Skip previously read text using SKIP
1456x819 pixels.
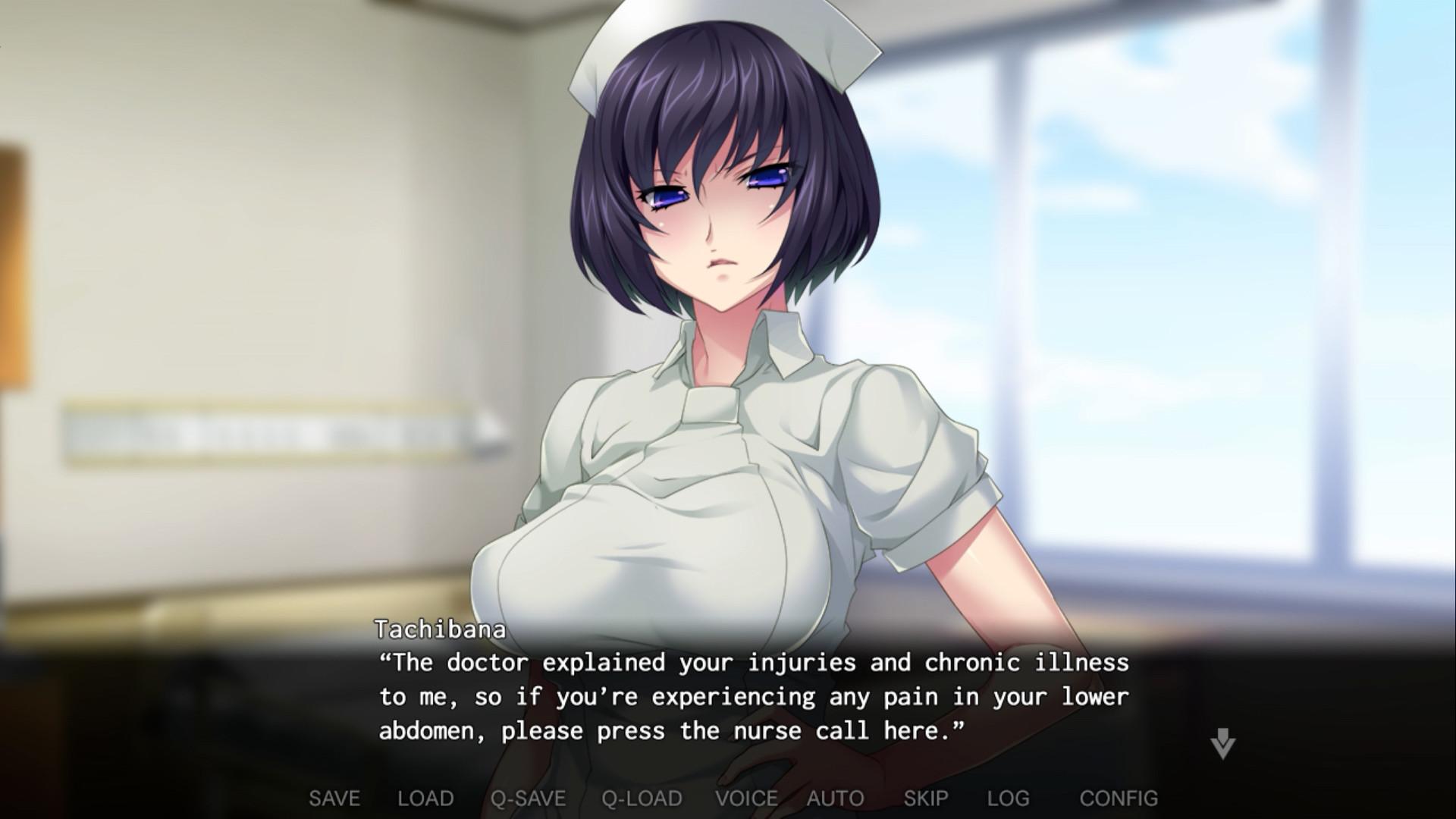point(928,798)
